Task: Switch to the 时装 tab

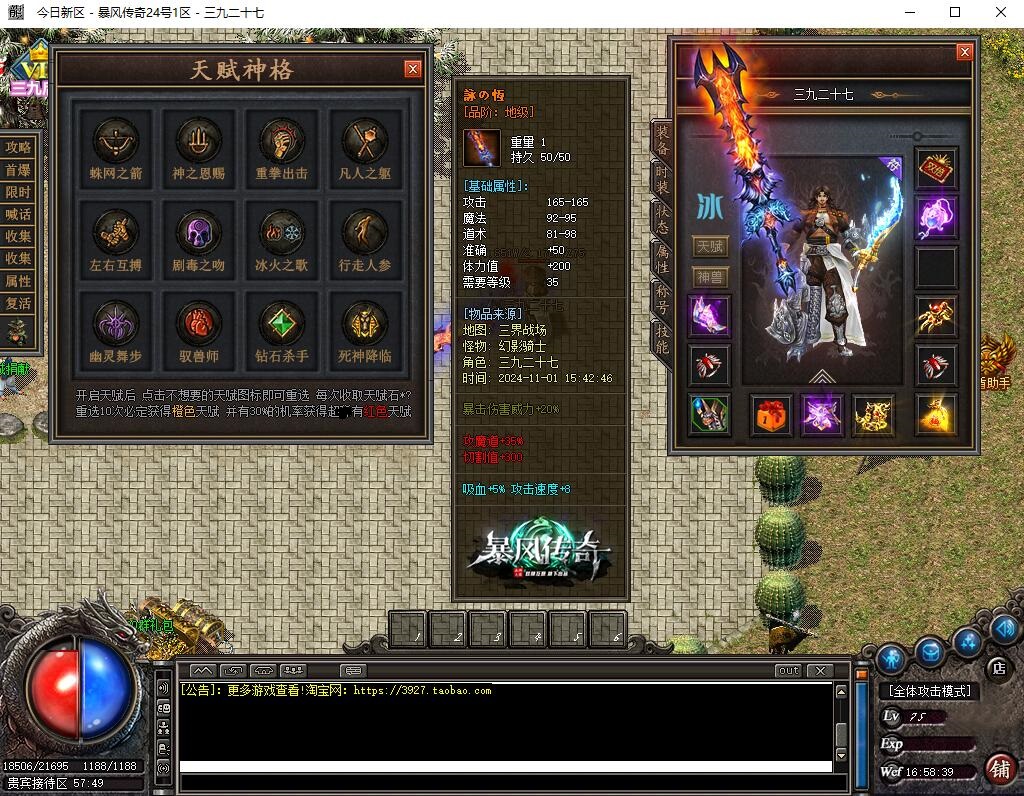Action: click(661, 179)
